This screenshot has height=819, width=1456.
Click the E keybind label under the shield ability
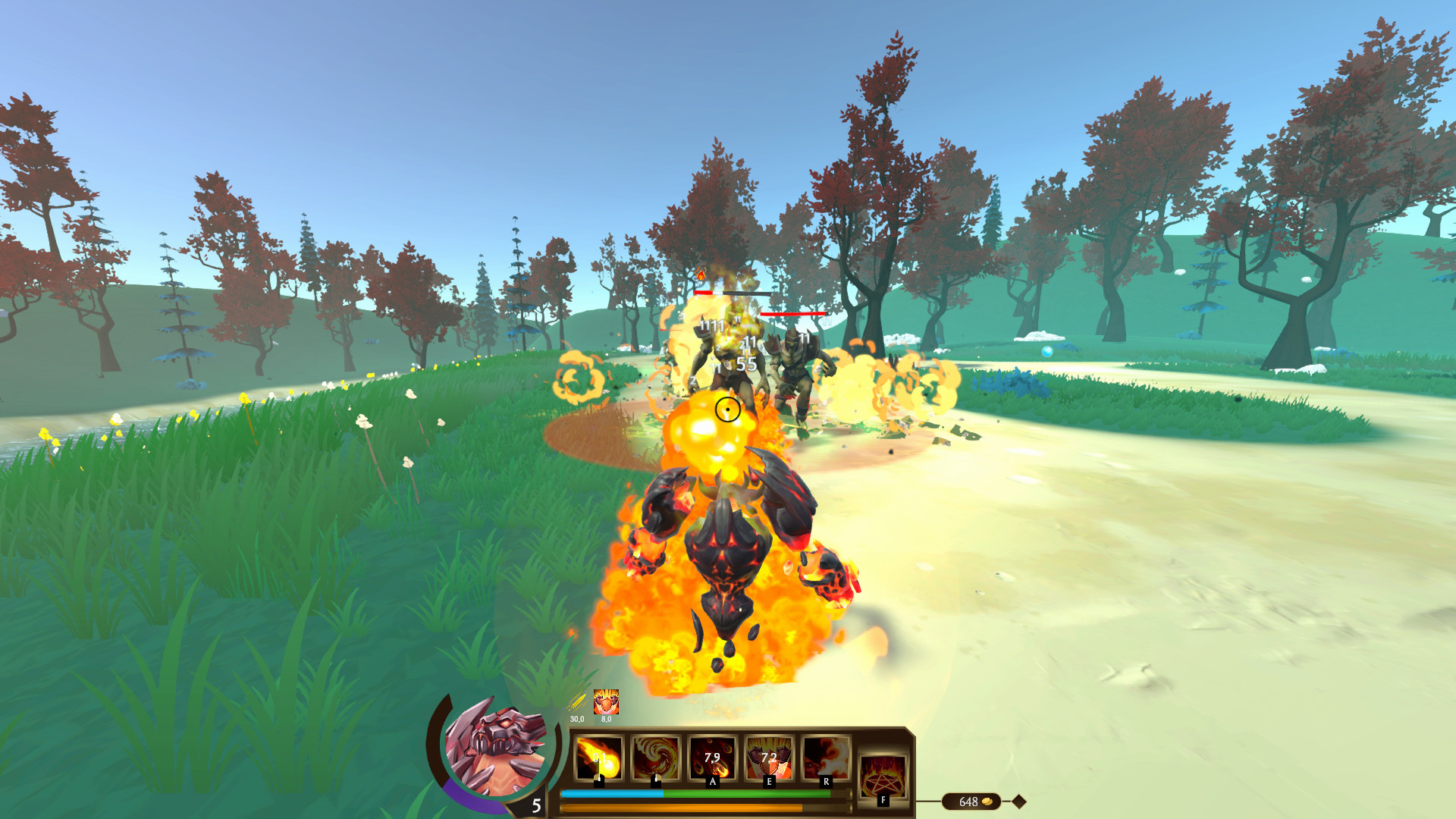pos(770,780)
